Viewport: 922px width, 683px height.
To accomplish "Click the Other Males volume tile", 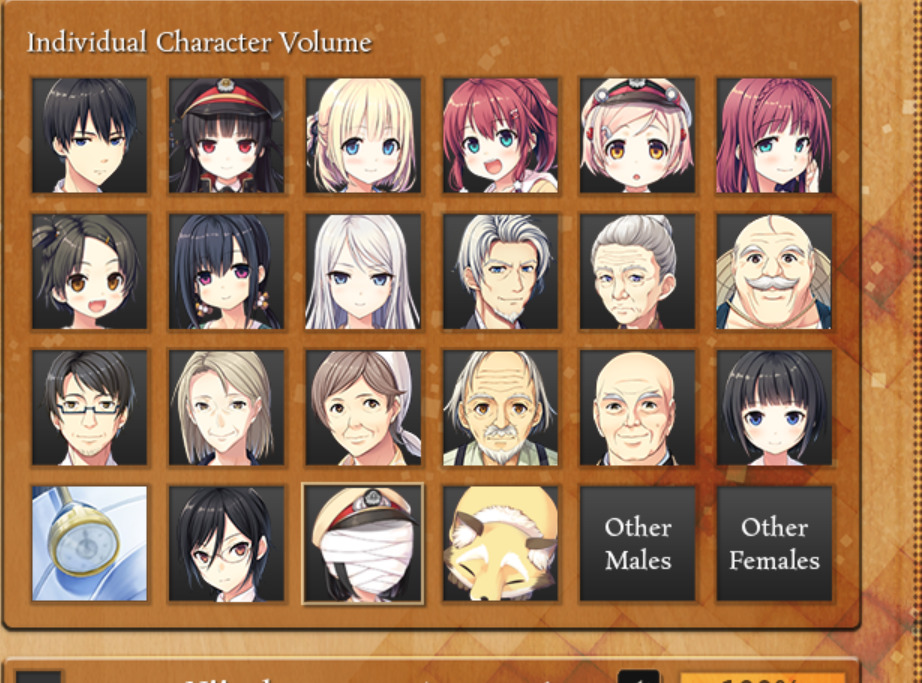I will [x=637, y=543].
